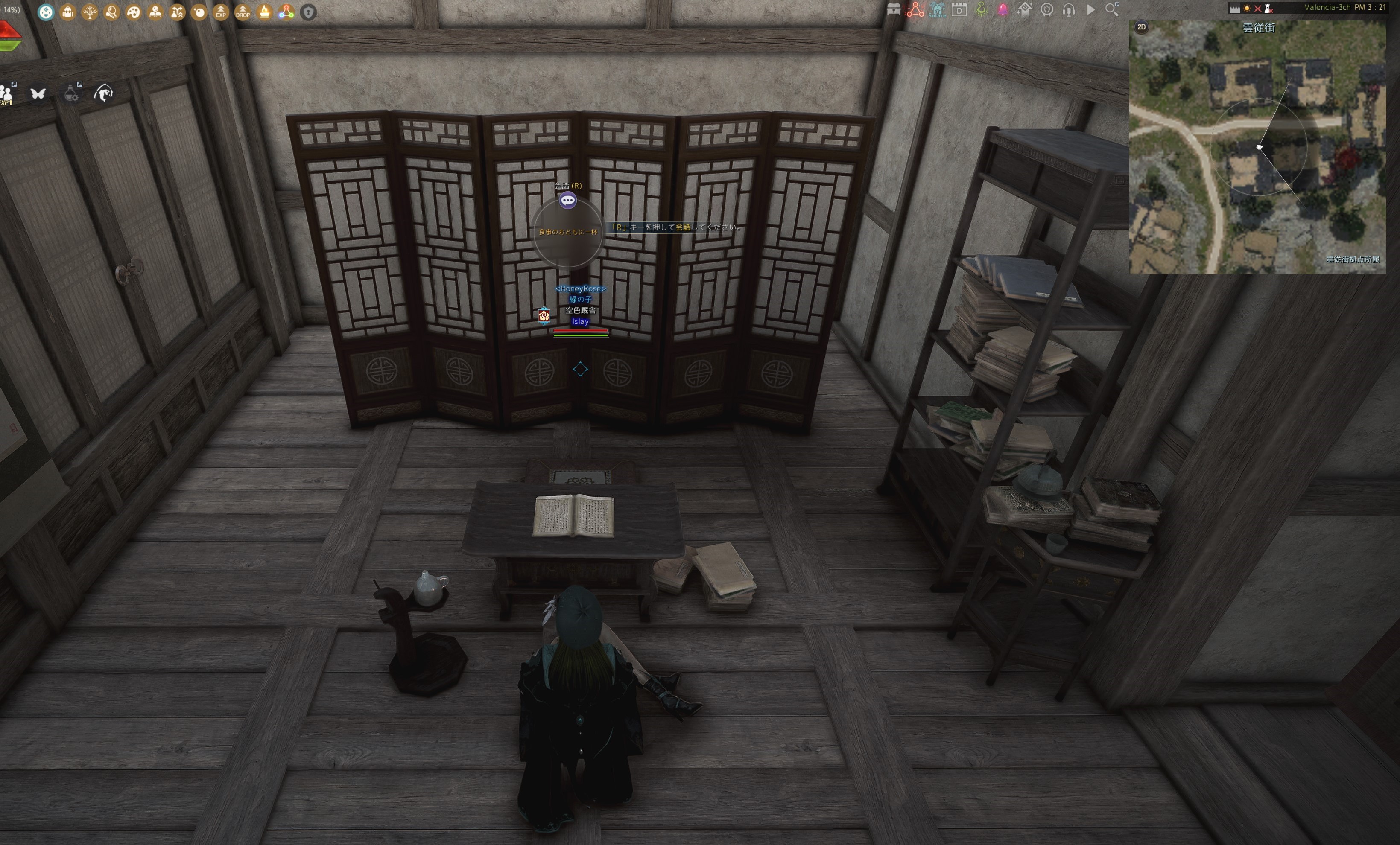The height and width of the screenshot is (845, 1400).
Task: Open the backpack buff icon
Action: coord(67,12)
